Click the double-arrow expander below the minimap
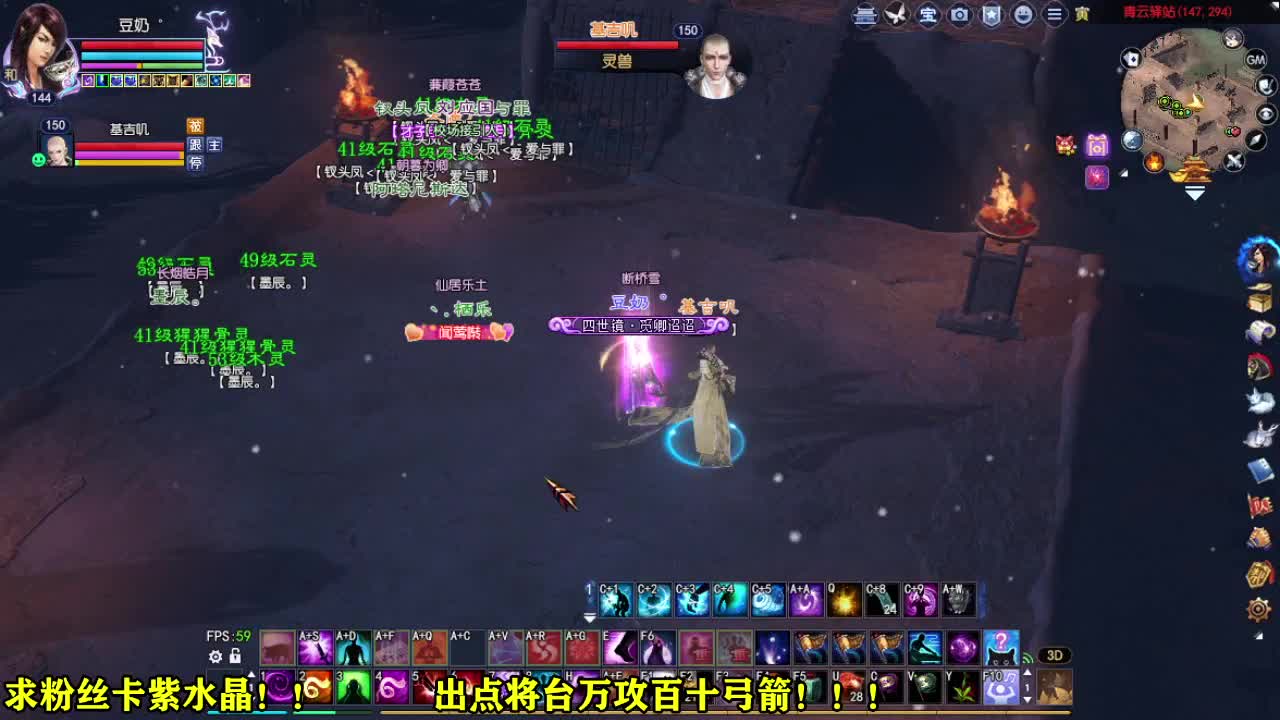Image resolution: width=1280 pixels, height=720 pixels. tap(1194, 191)
